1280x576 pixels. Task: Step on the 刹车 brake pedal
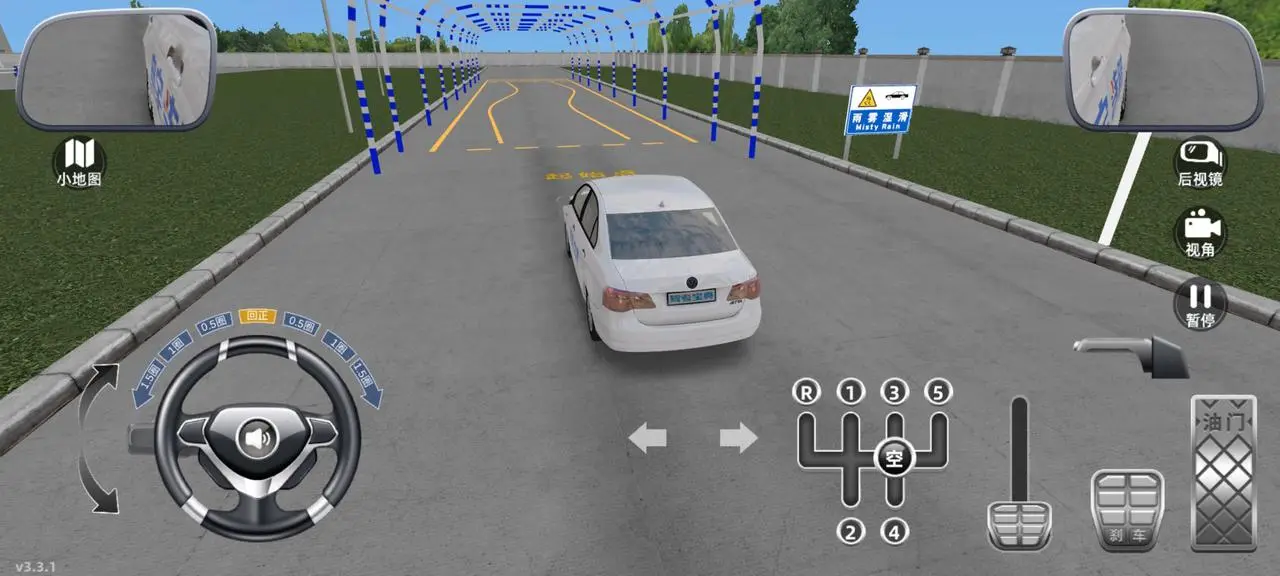tap(1127, 510)
